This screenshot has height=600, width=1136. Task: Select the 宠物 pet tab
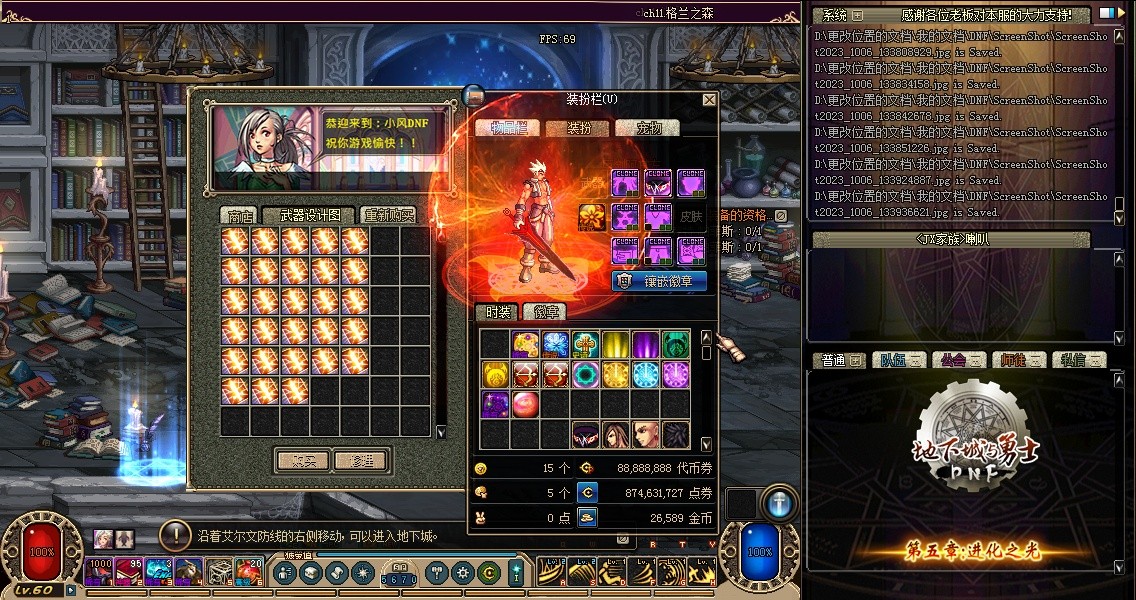click(x=650, y=128)
